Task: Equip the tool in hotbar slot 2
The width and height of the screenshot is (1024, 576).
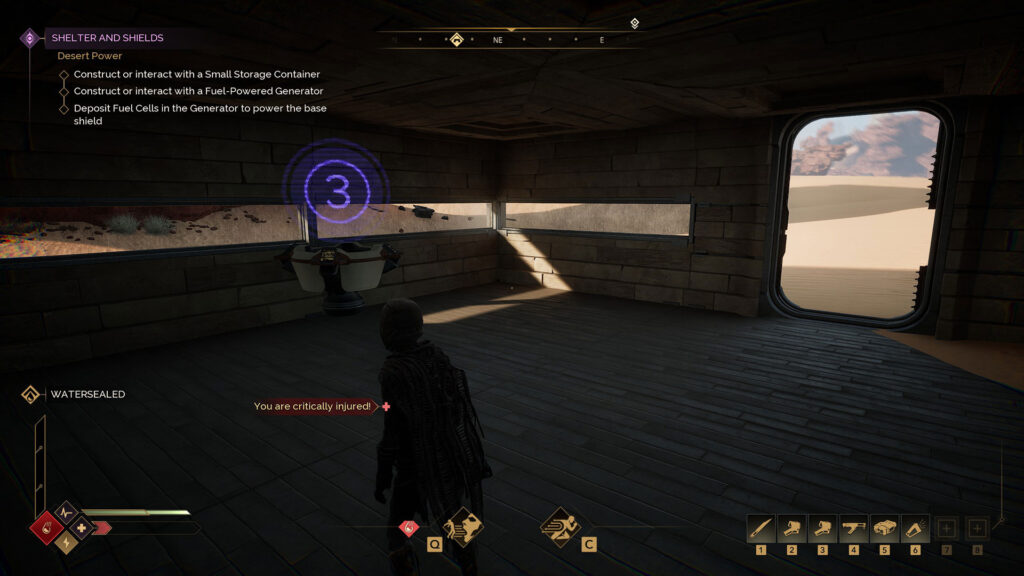Action: pos(792,527)
